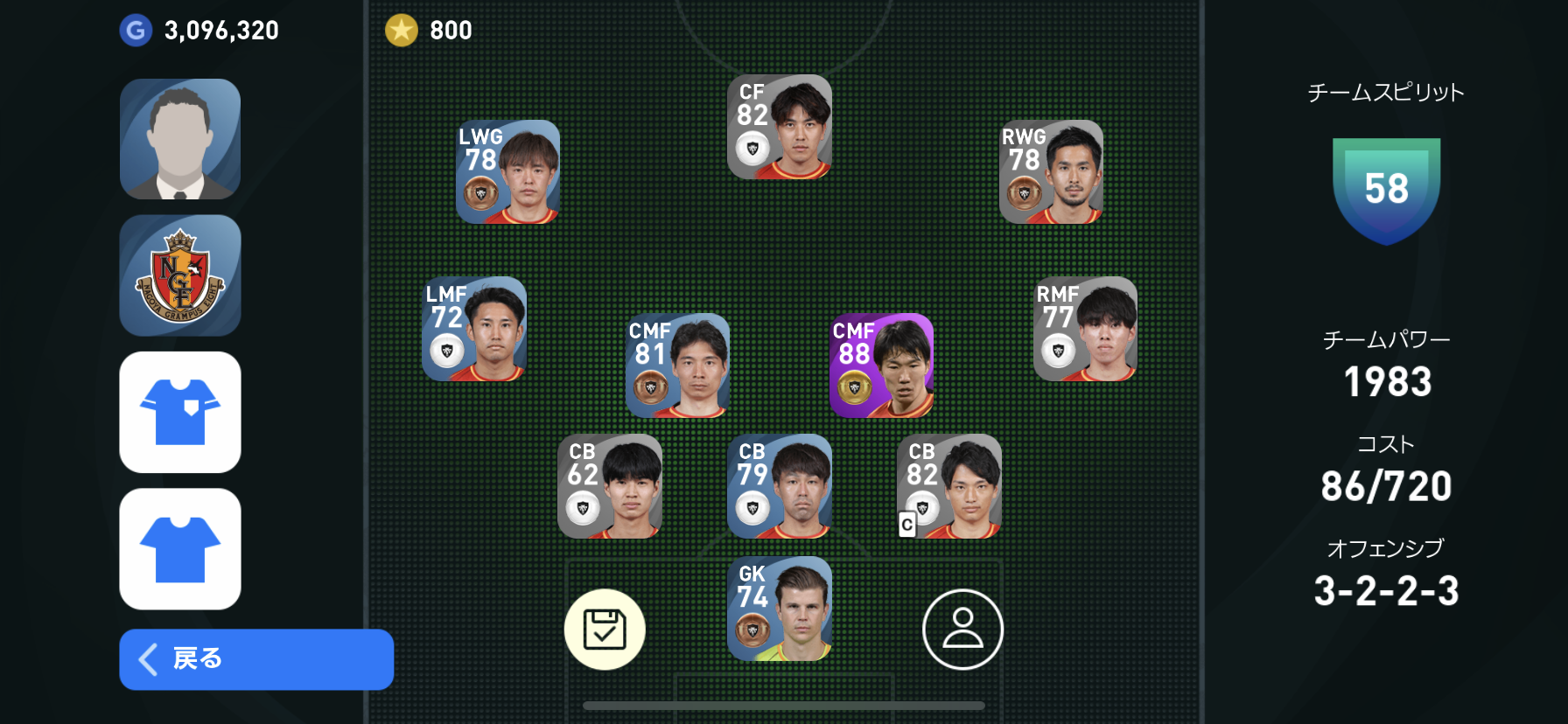The width and height of the screenshot is (1568, 724).
Task: Open the manager portrait tile
Action: [180, 139]
